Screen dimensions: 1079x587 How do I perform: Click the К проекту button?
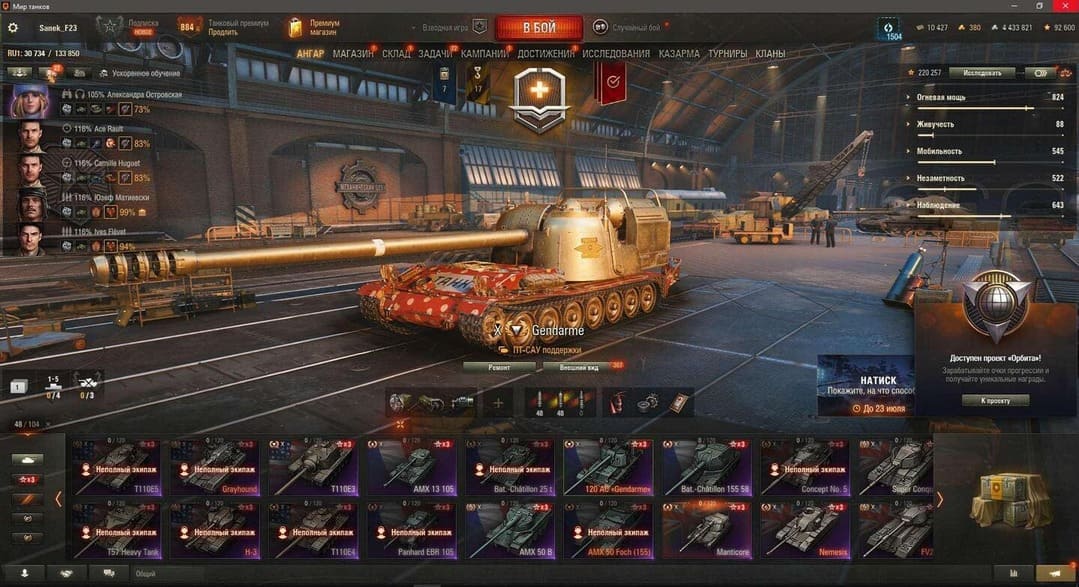click(995, 400)
